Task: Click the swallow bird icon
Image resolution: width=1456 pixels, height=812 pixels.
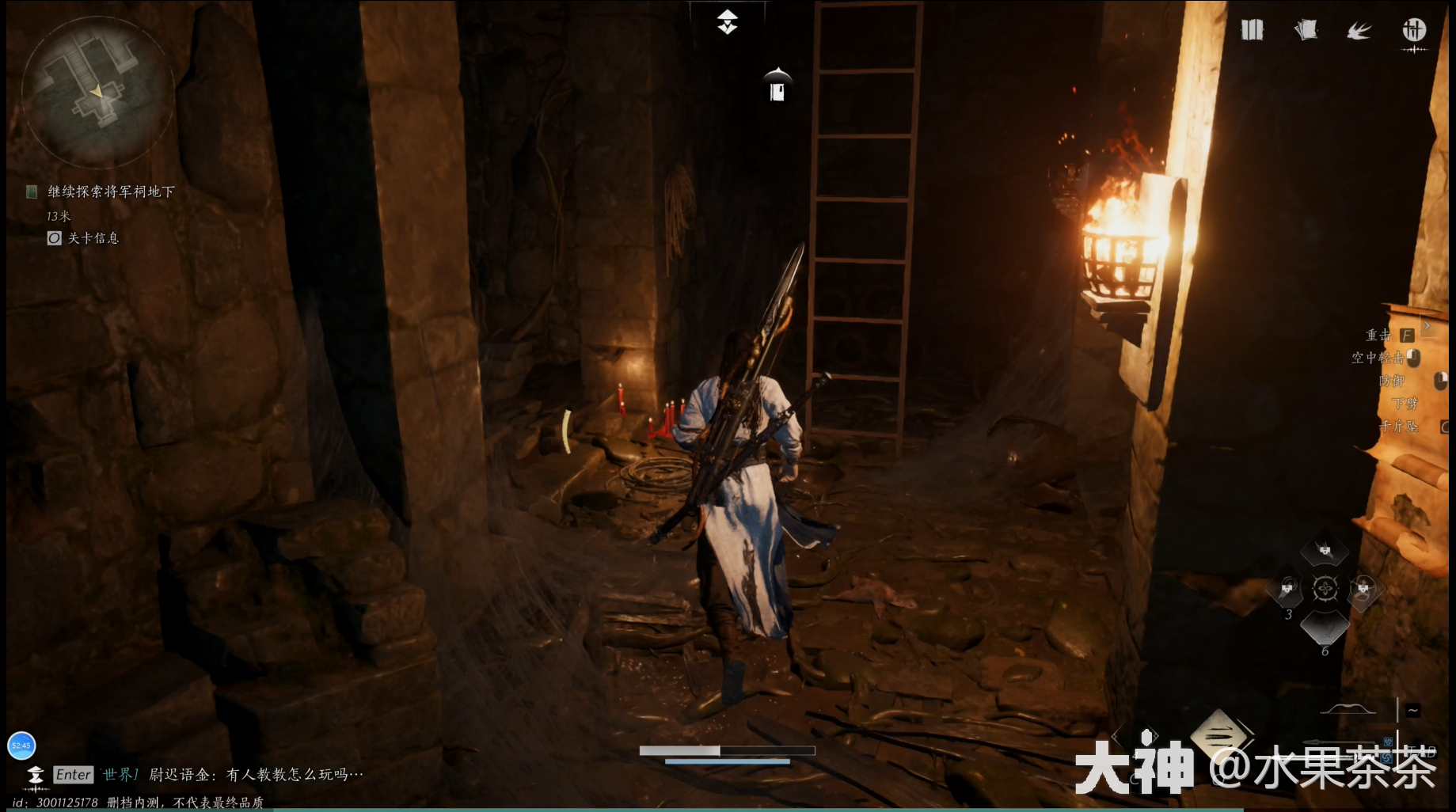Action: [1359, 32]
